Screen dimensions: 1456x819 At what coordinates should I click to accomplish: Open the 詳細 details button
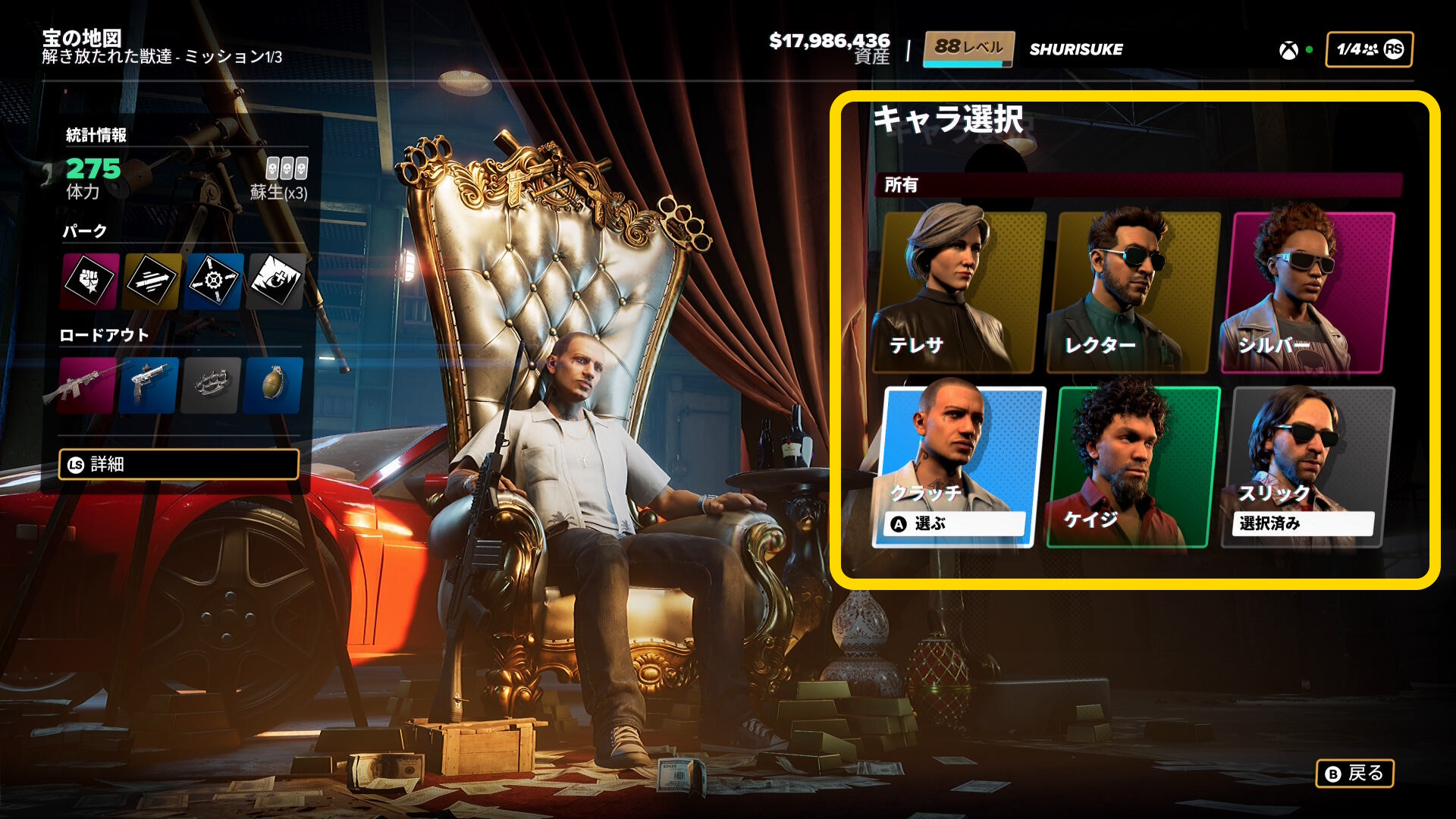point(179,464)
